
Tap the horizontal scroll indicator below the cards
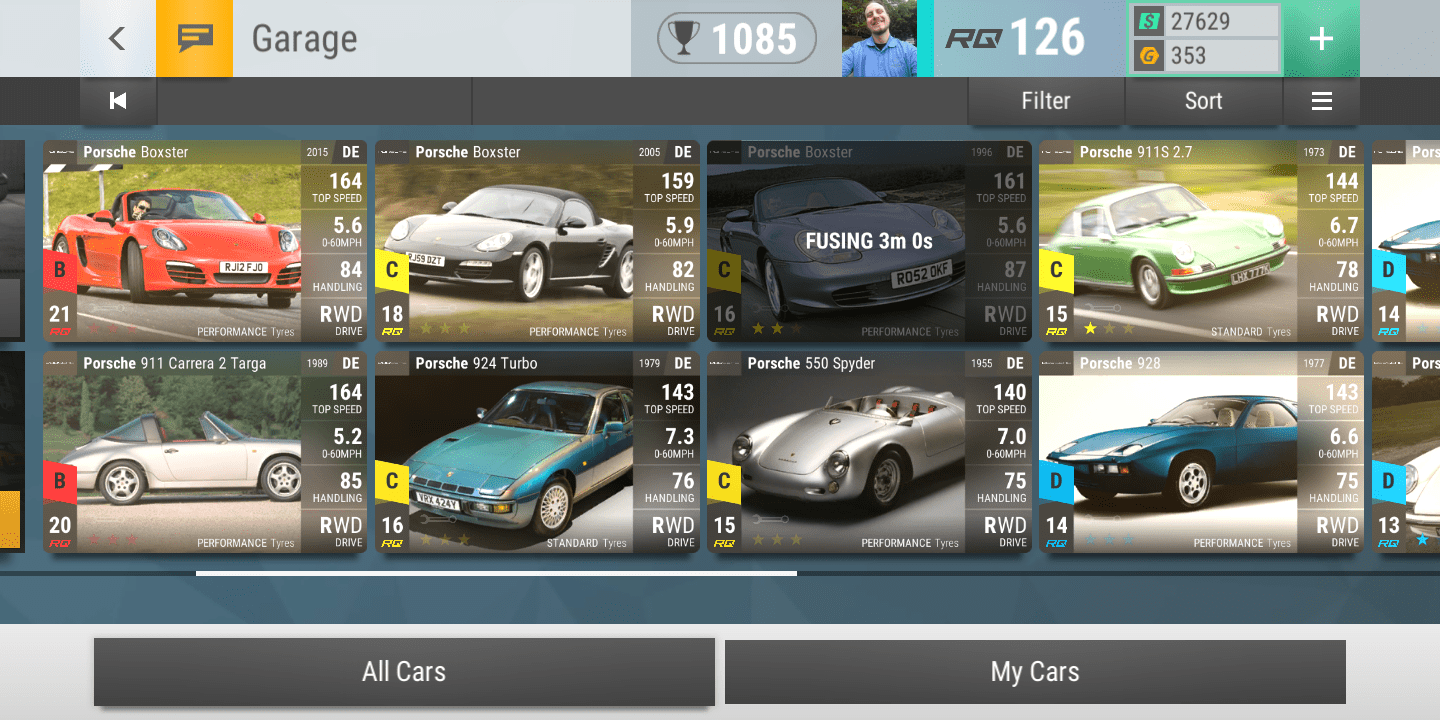click(495, 573)
